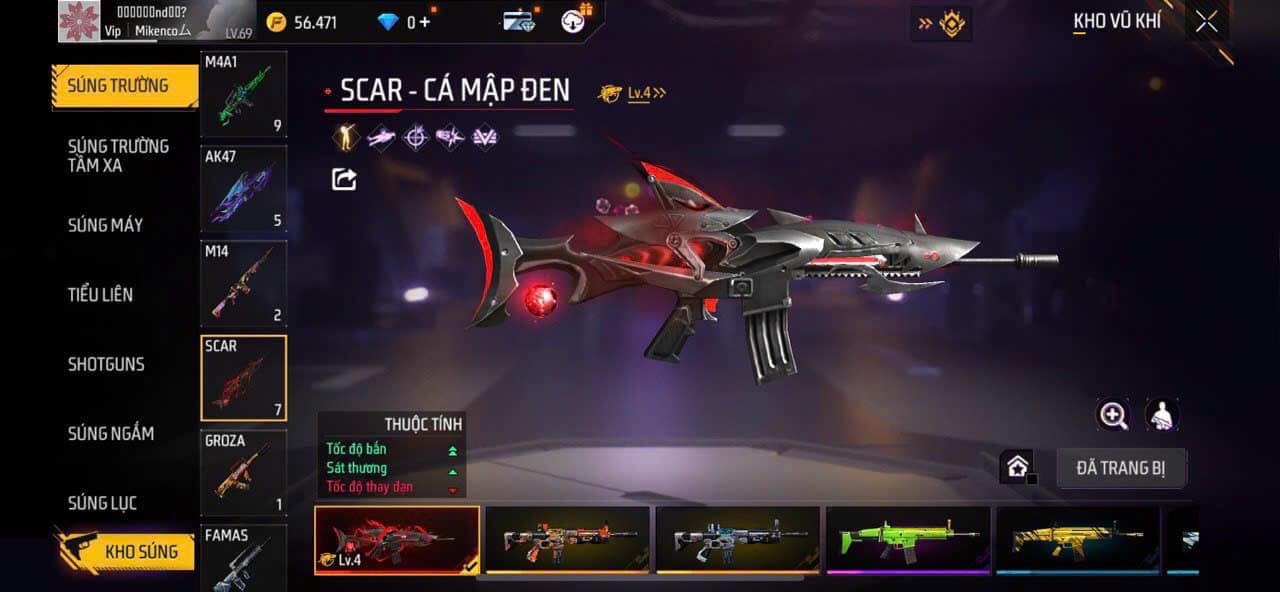Viewport: 1280px width, 592px height.
Task: Open the Súng Lục category
Action: 102,503
